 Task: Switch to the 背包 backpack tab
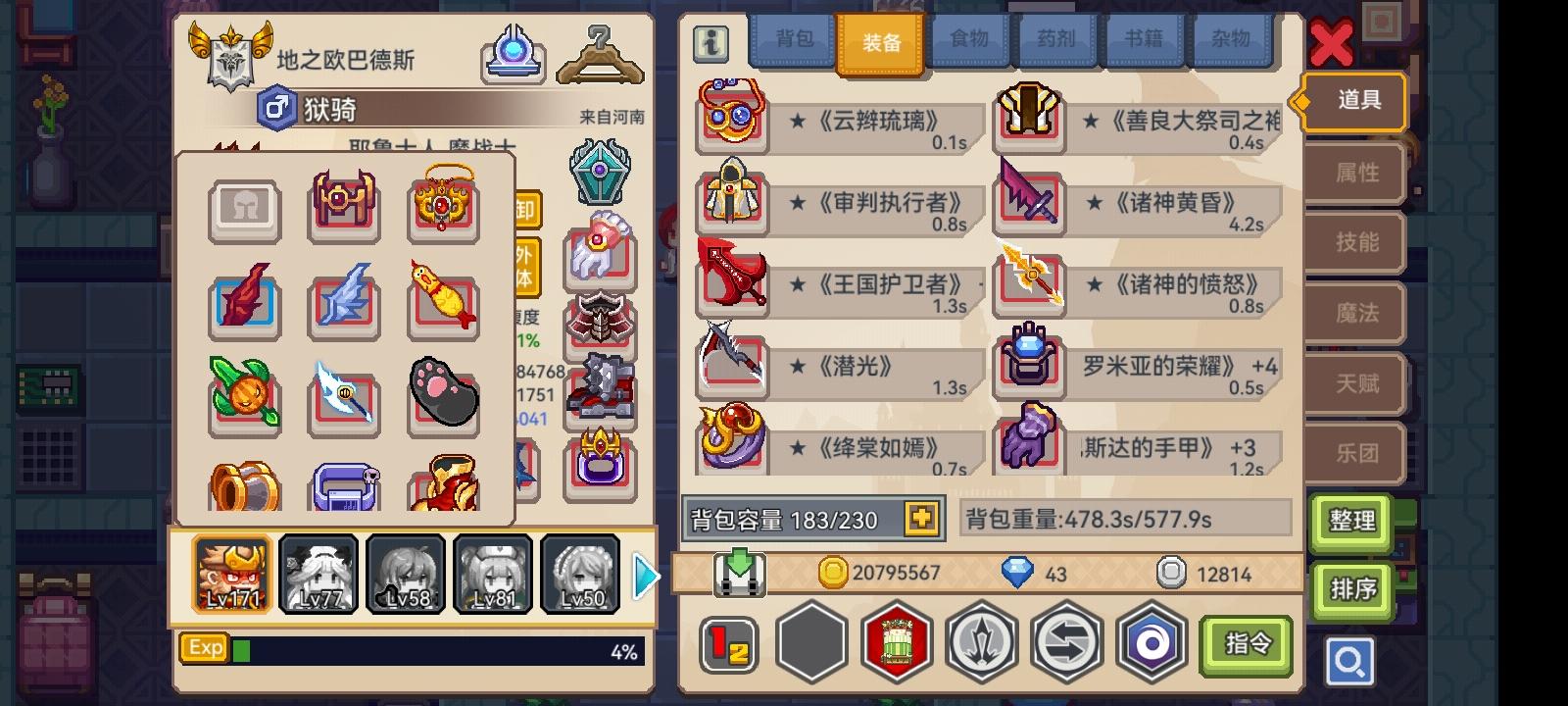pos(792,40)
